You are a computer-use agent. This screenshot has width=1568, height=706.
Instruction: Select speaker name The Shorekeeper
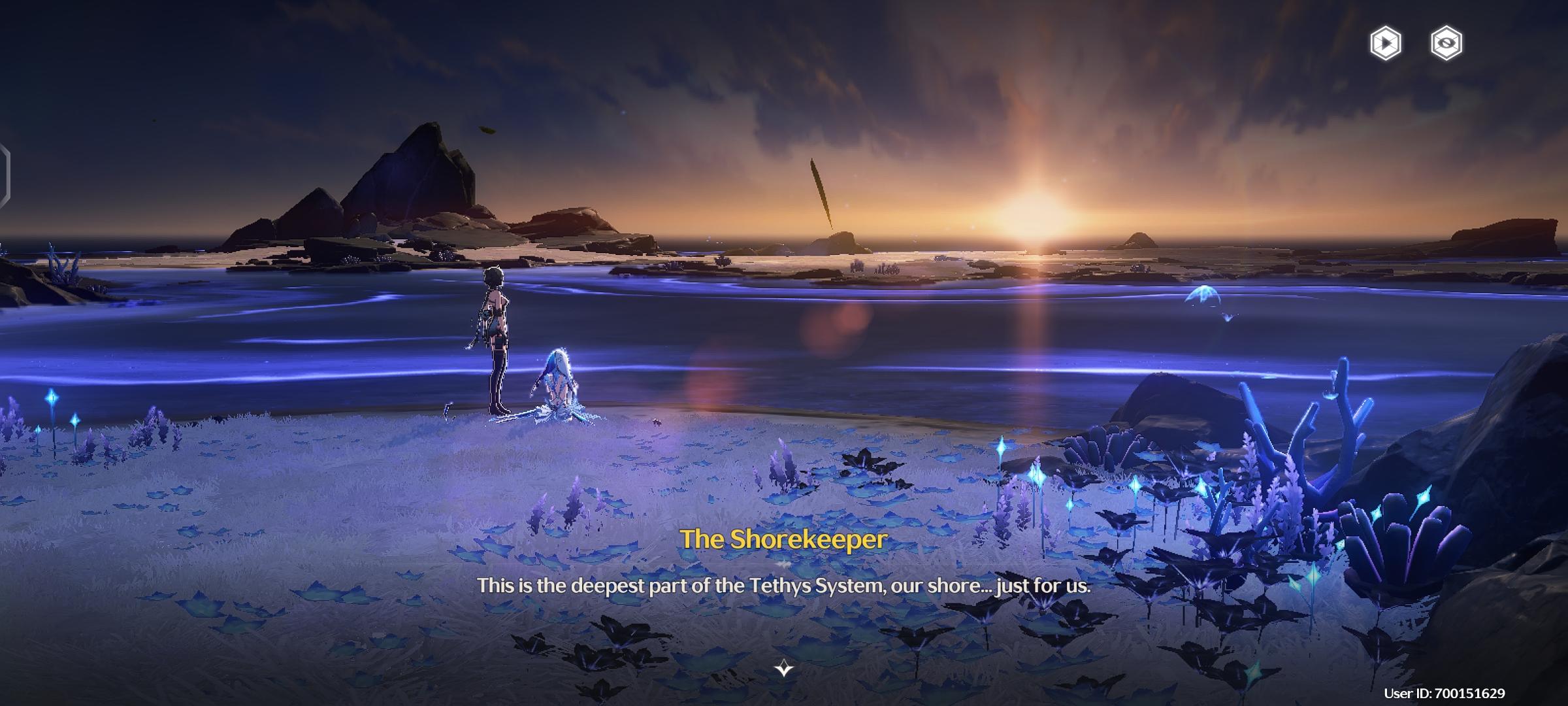click(x=783, y=539)
